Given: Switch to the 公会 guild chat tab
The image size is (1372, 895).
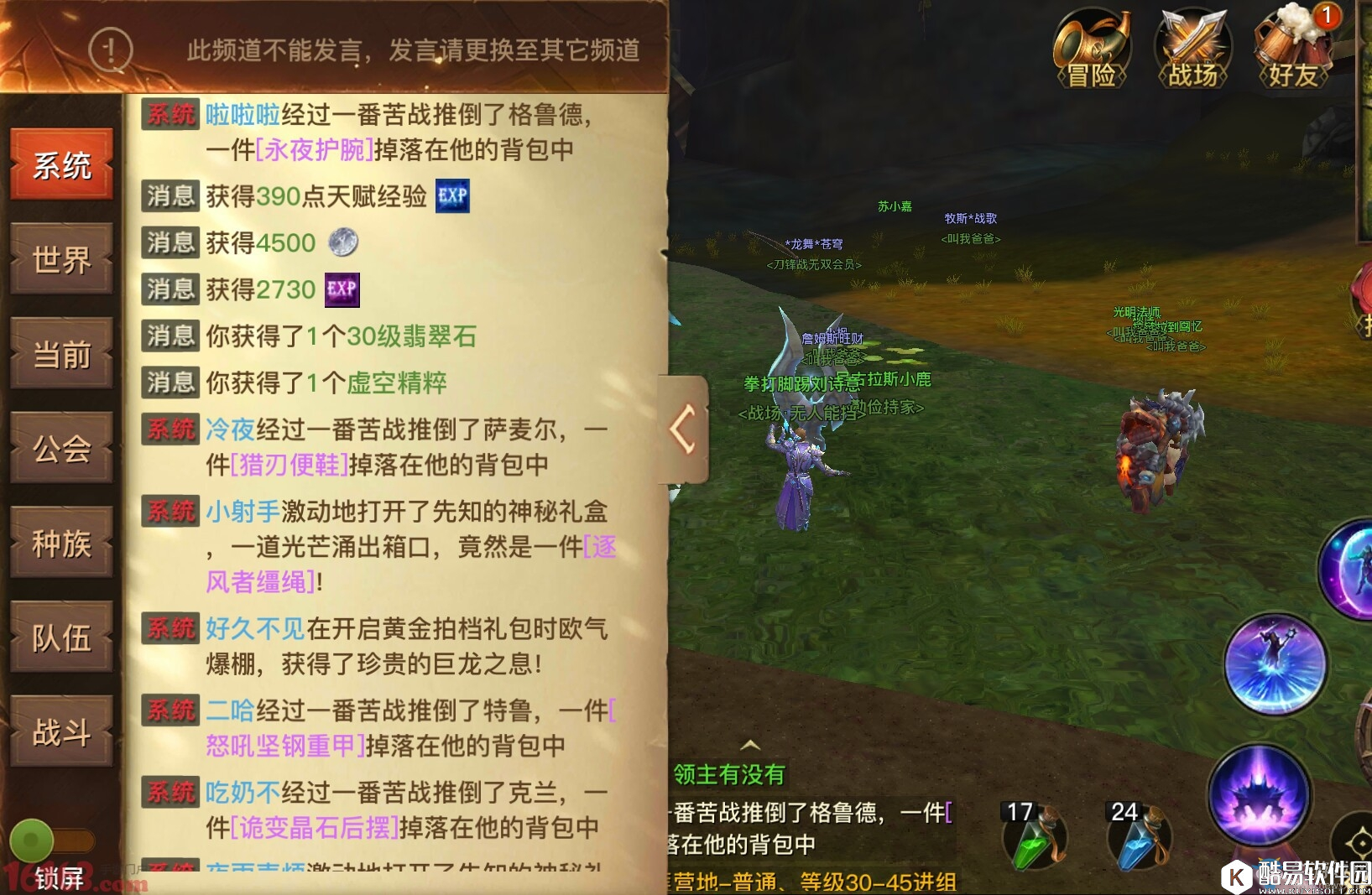Looking at the screenshot, I should click(x=61, y=449).
